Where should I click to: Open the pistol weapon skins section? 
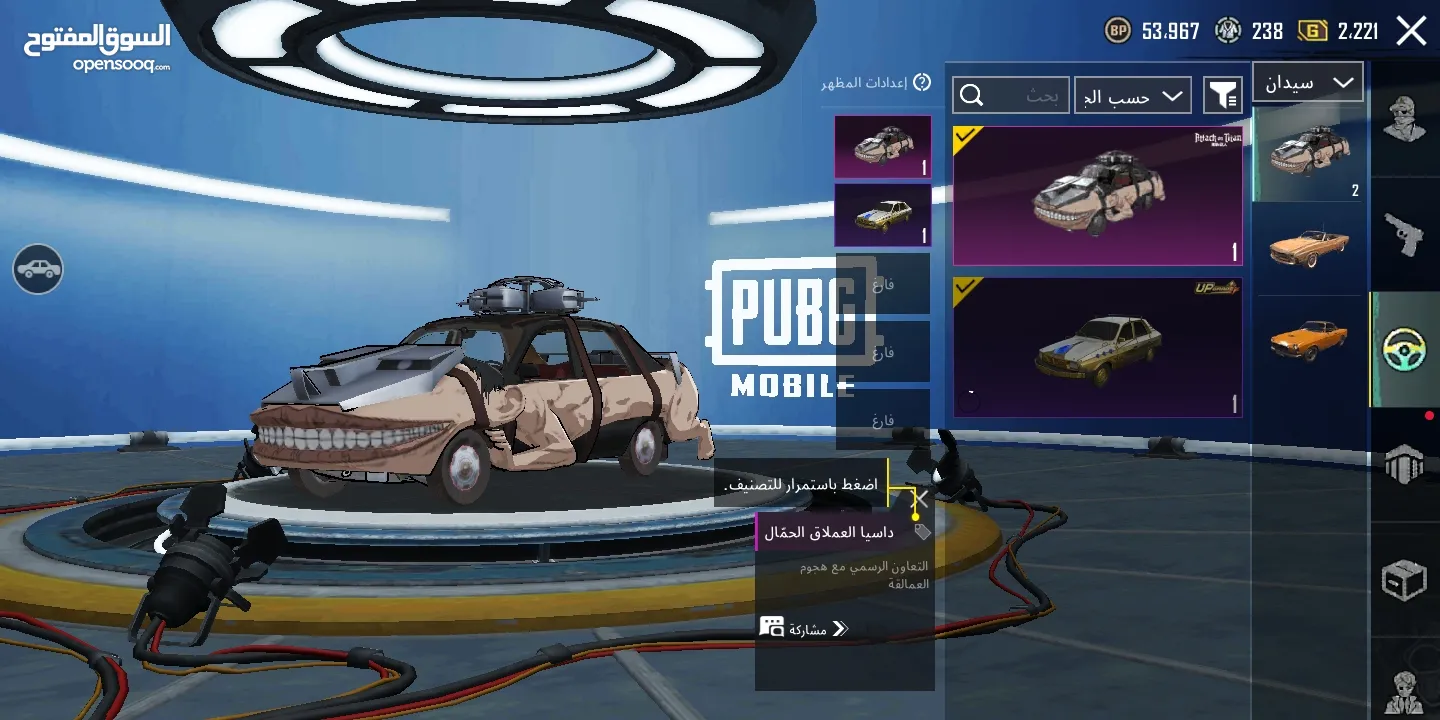click(x=1403, y=232)
